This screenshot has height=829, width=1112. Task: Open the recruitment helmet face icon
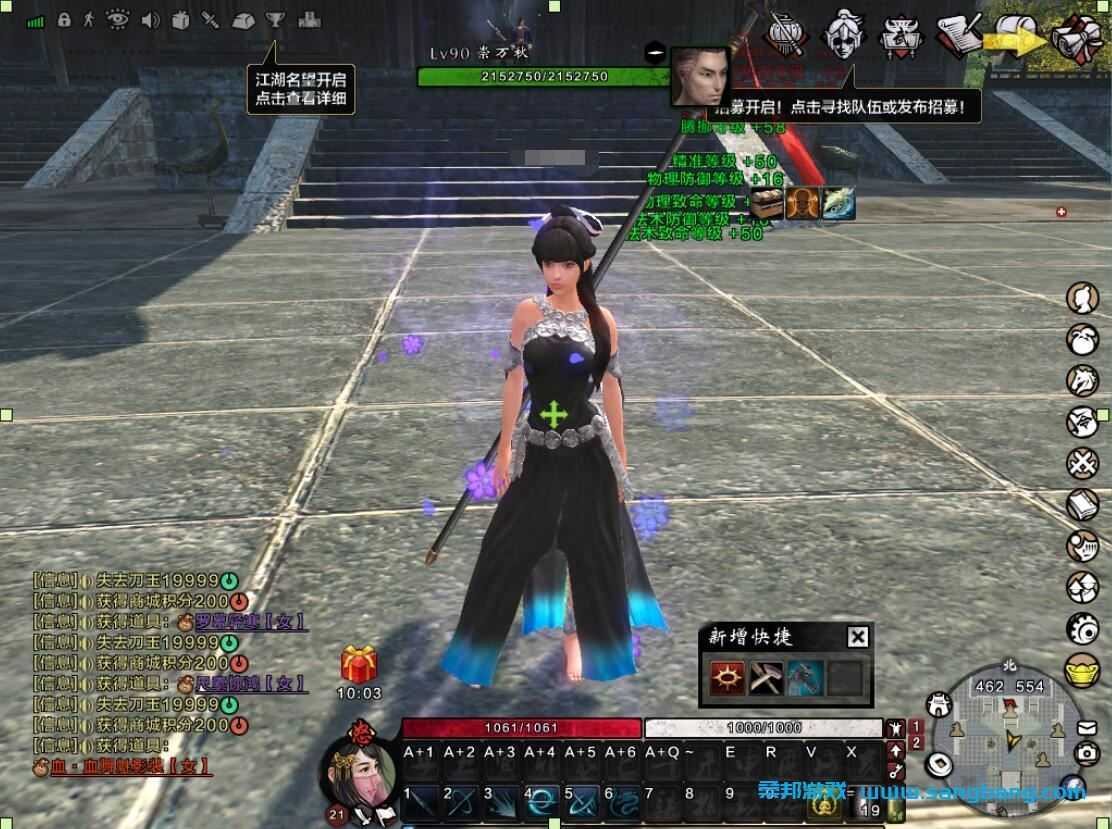pos(842,34)
